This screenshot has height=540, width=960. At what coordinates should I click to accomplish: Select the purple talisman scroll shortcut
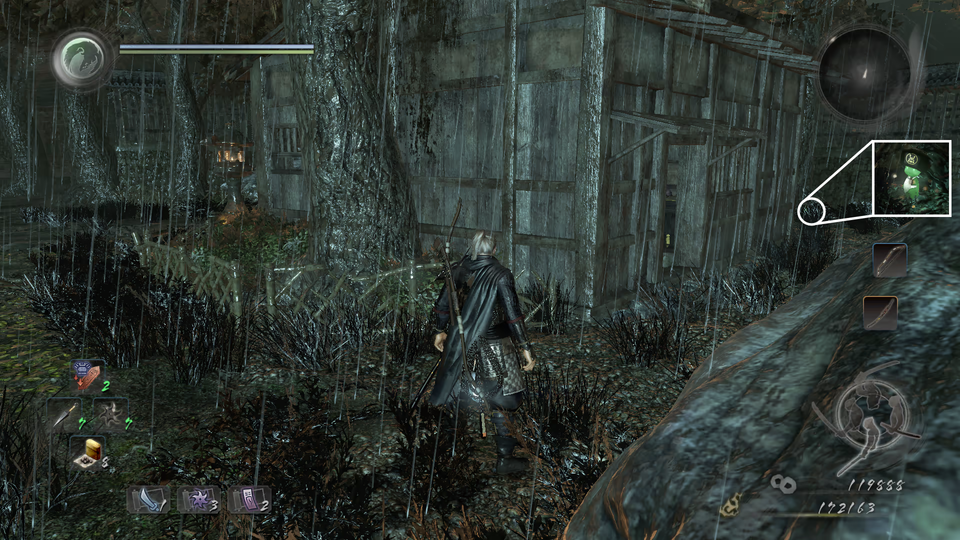pos(249,498)
